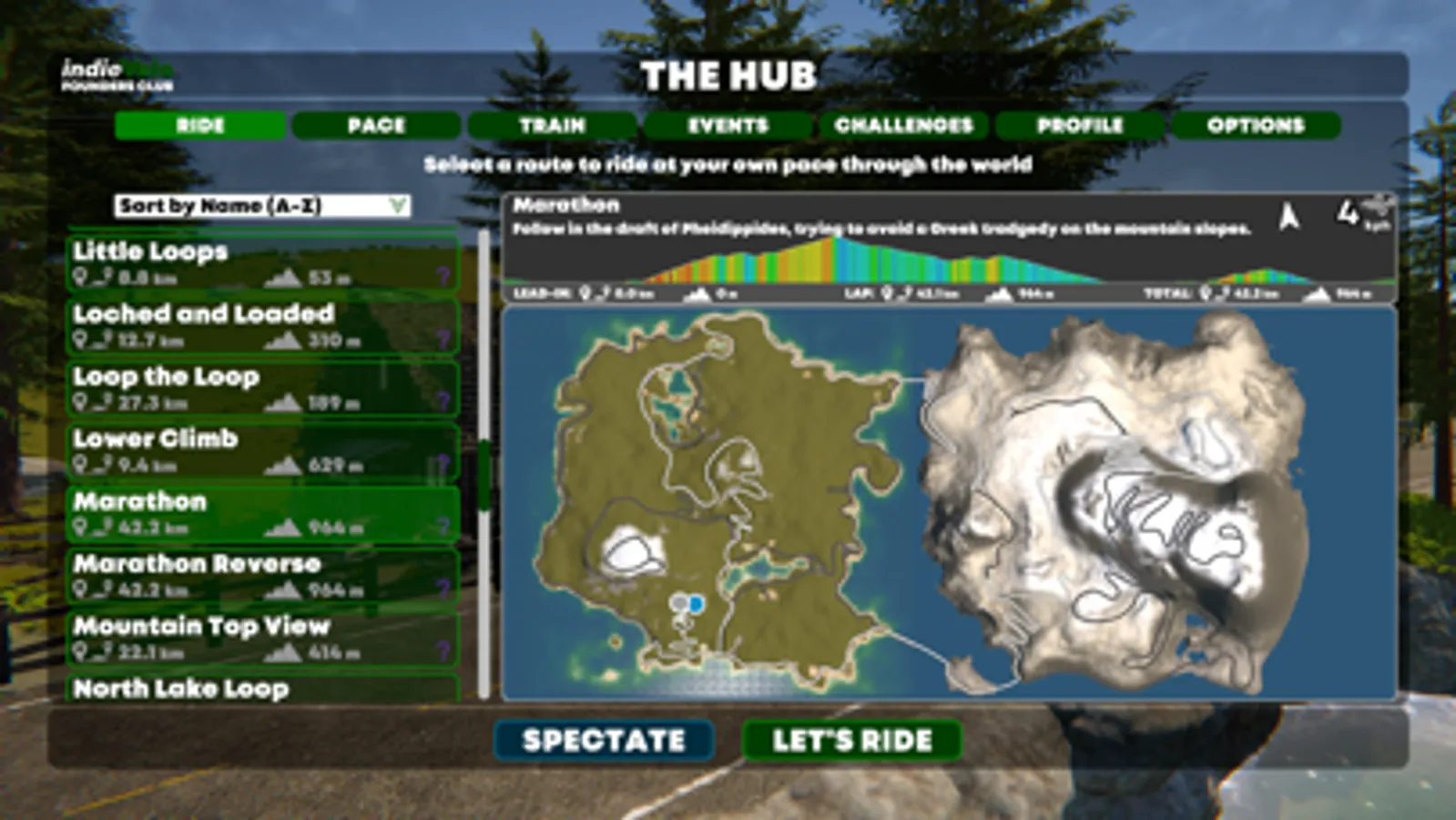This screenshot has height=820, width=1456.
Task: Open the OPTIONS tab
Action: tap(1255, 126)
